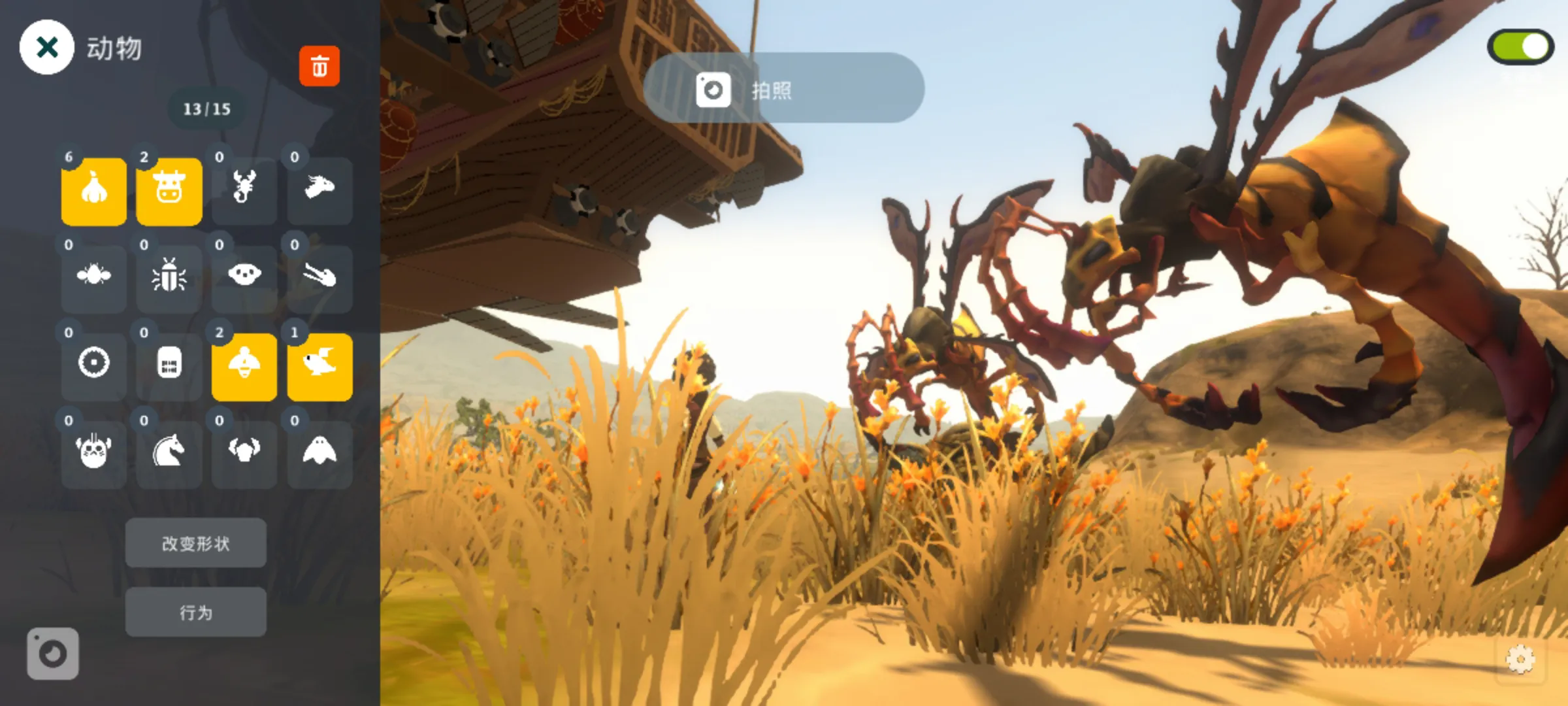Choose the horse head animal tile
Screen dimensions: 1568x706
169,454
